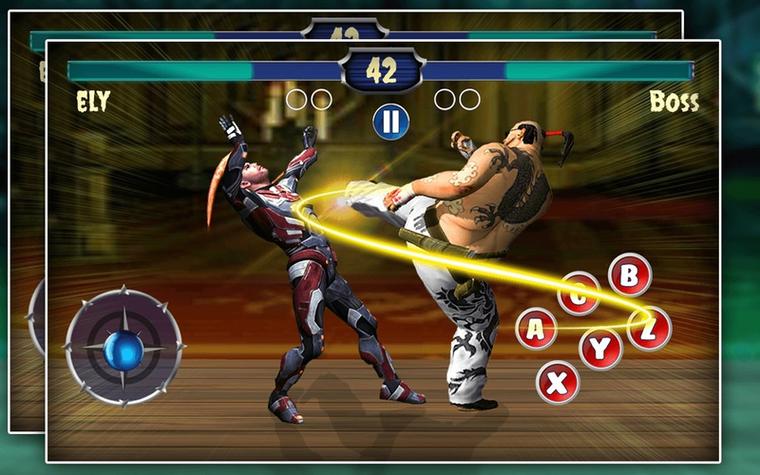Screen dimensions: 760x475
Task: Click the blue virtual joystick orb
Action: tap(125, 347)
